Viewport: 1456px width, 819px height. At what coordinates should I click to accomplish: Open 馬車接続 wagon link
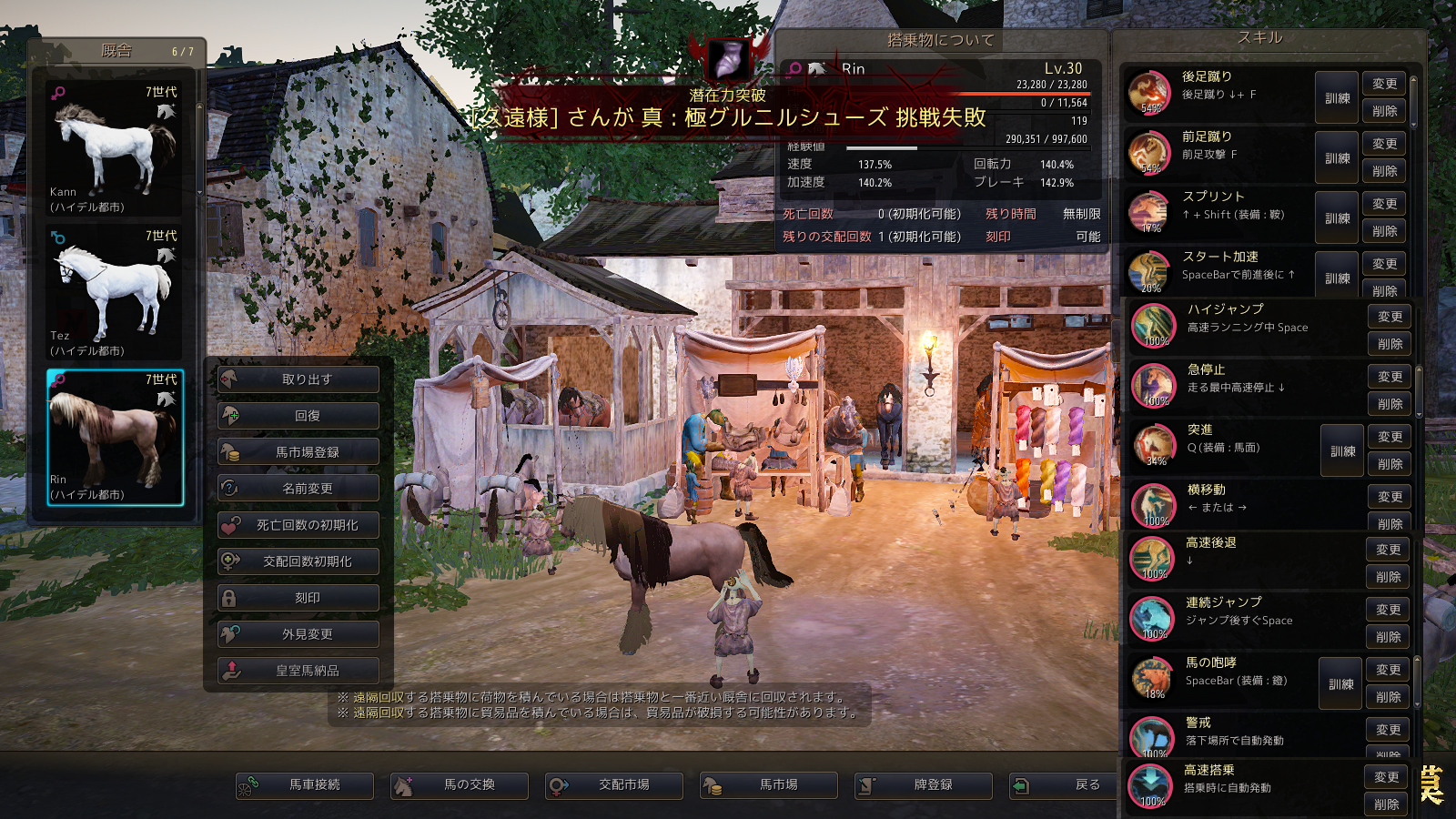pyautogui.click(x=305, y=785)
